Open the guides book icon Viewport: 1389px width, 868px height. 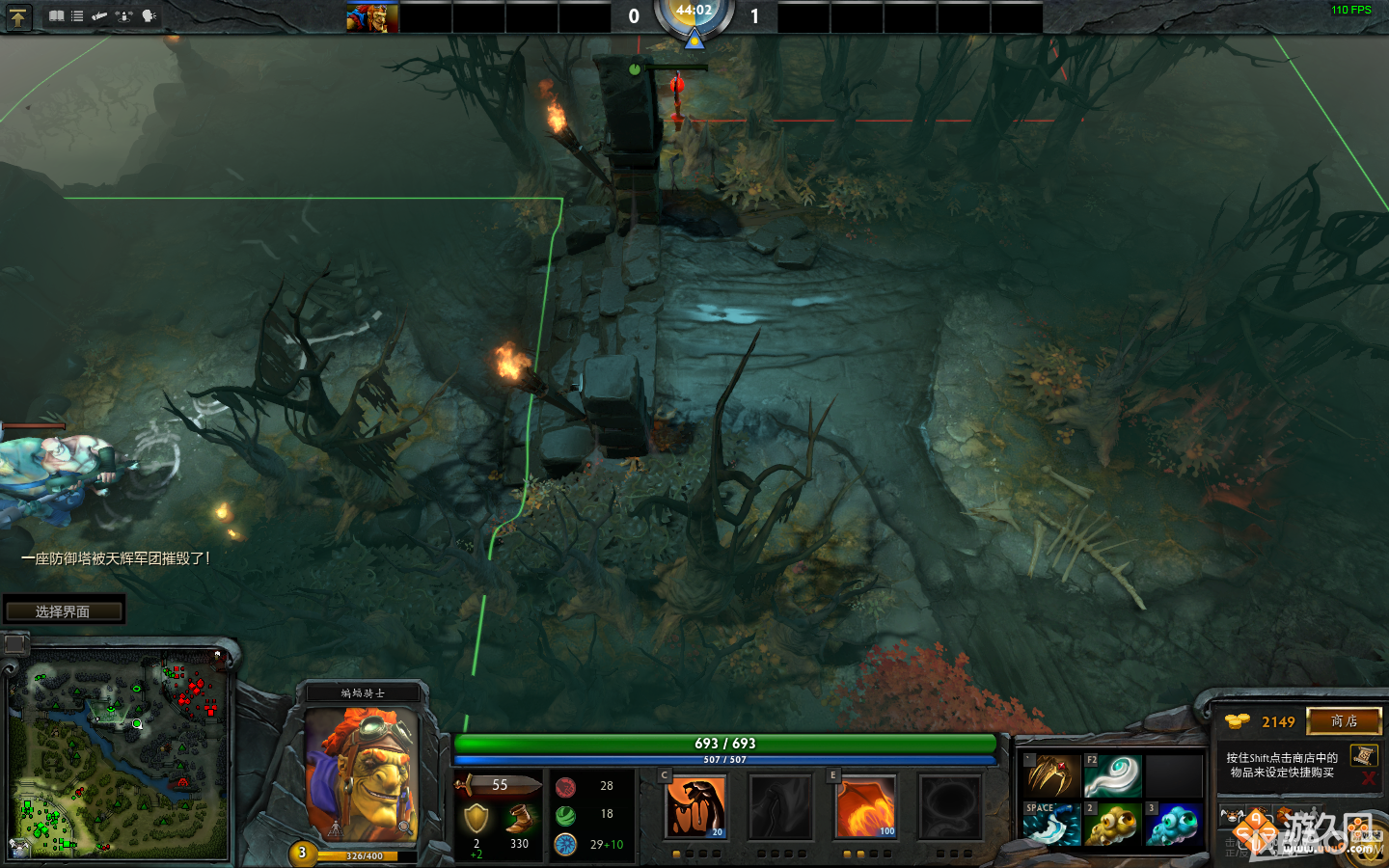[x=56, y=16]
